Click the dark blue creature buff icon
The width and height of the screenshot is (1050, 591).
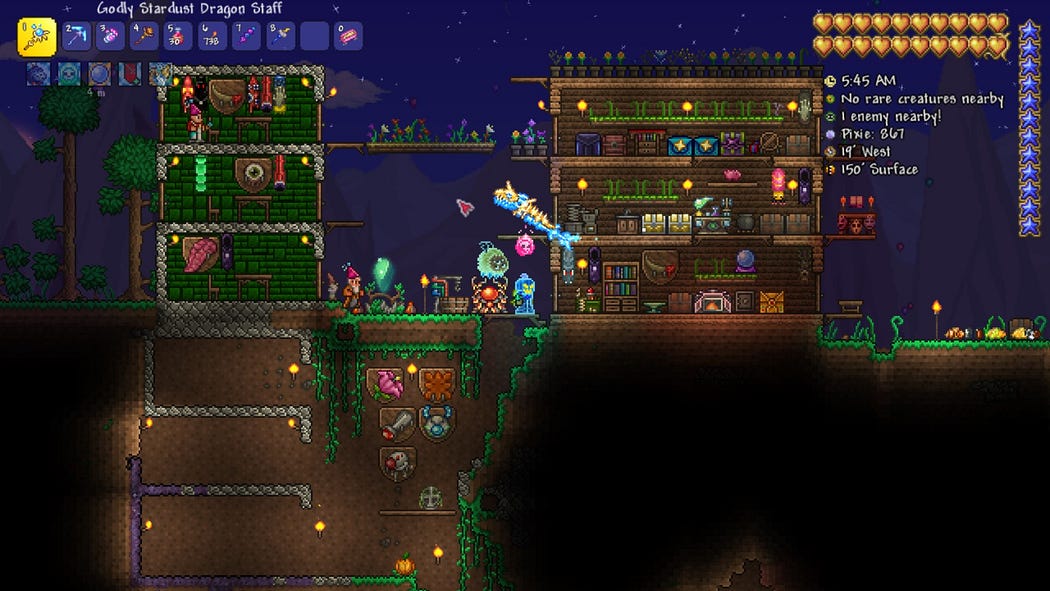click(38, 73)
